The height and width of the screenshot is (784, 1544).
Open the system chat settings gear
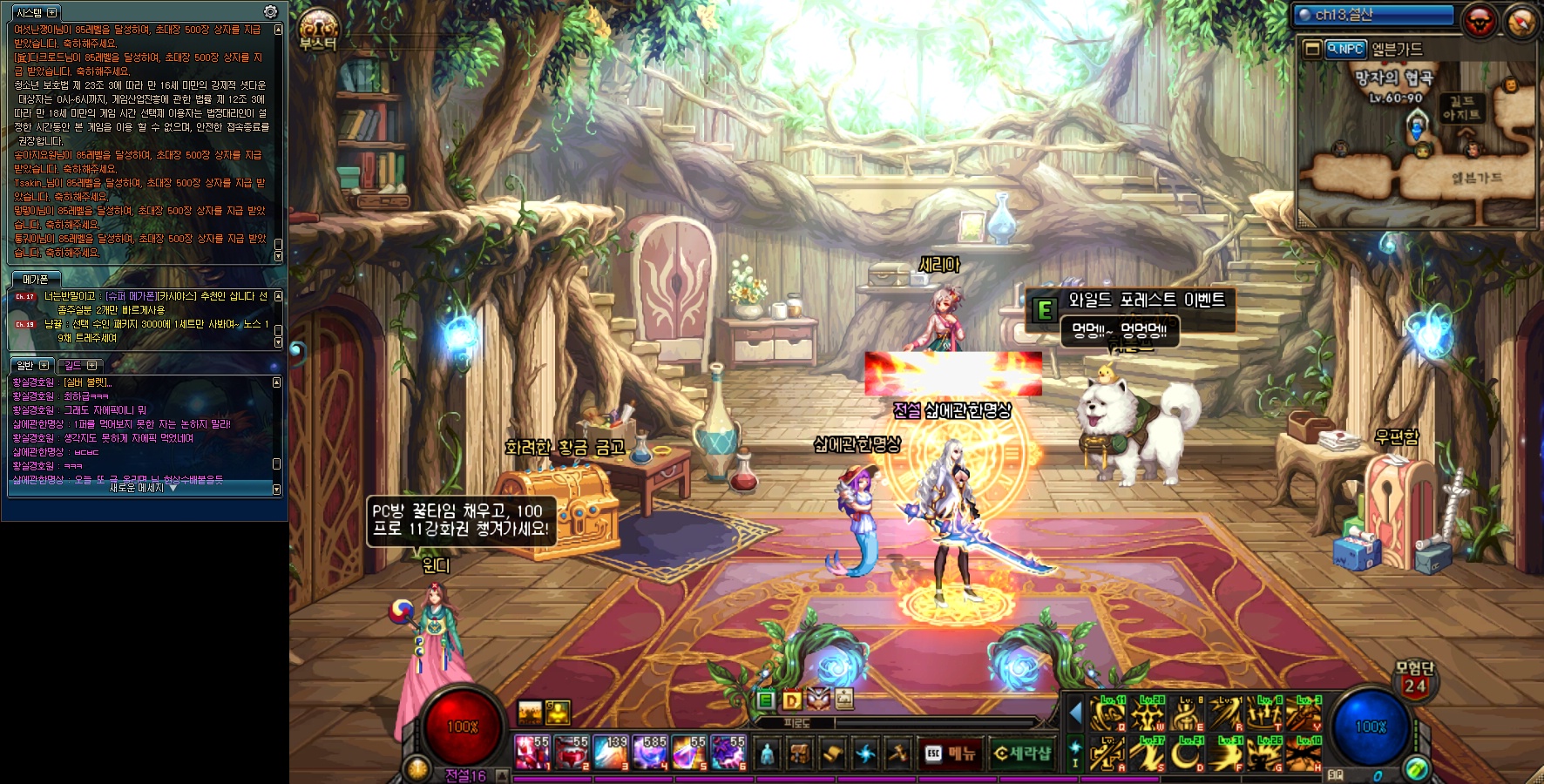coord(271,12)
